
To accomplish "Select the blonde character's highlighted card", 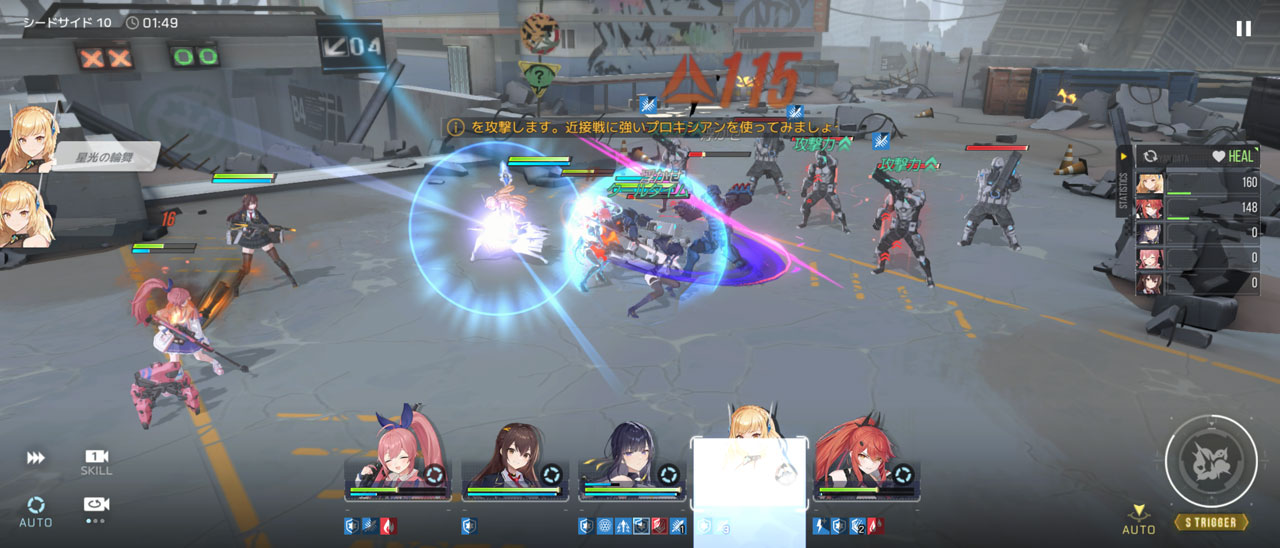I will [749, 470].
